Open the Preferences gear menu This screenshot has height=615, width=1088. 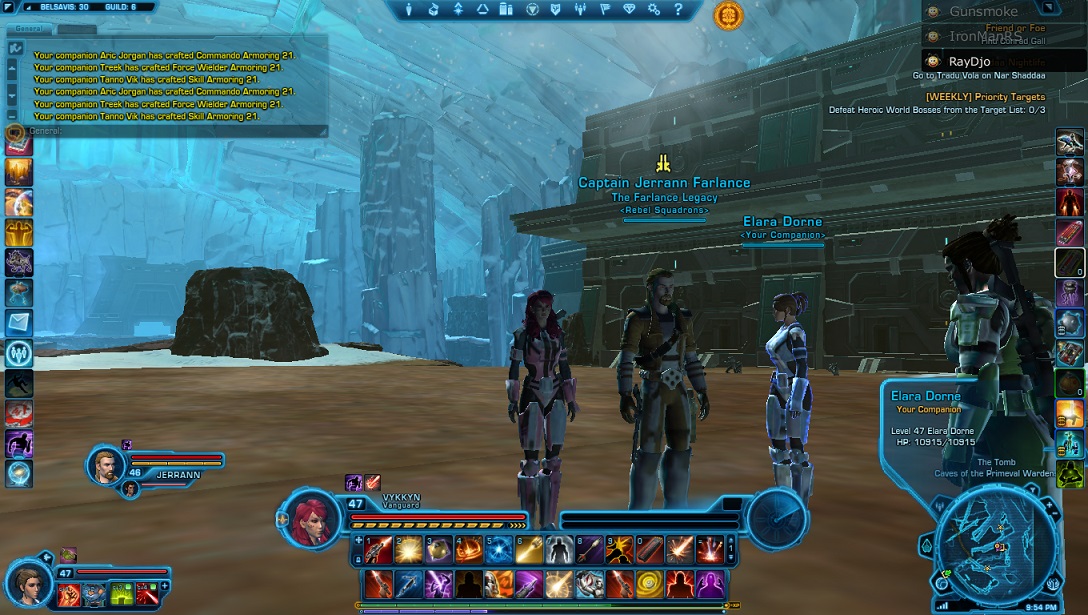tap(653, 10)
